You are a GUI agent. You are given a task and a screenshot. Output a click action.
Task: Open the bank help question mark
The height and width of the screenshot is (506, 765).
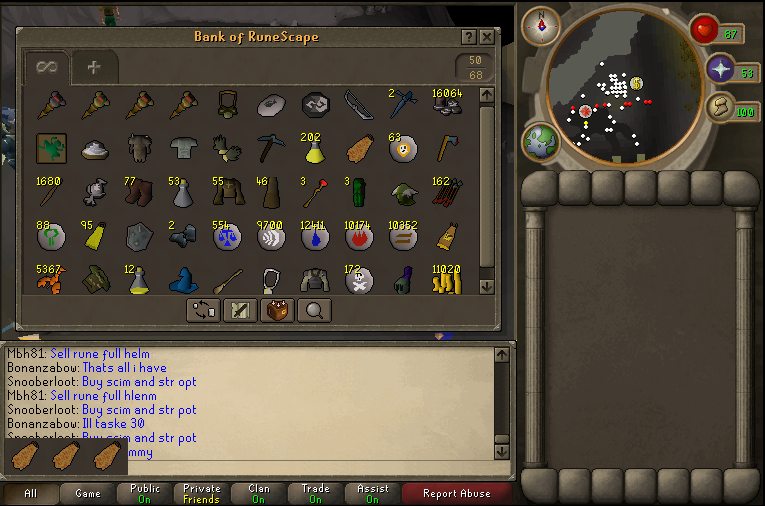pyautogui.click(x=469, y=37)
